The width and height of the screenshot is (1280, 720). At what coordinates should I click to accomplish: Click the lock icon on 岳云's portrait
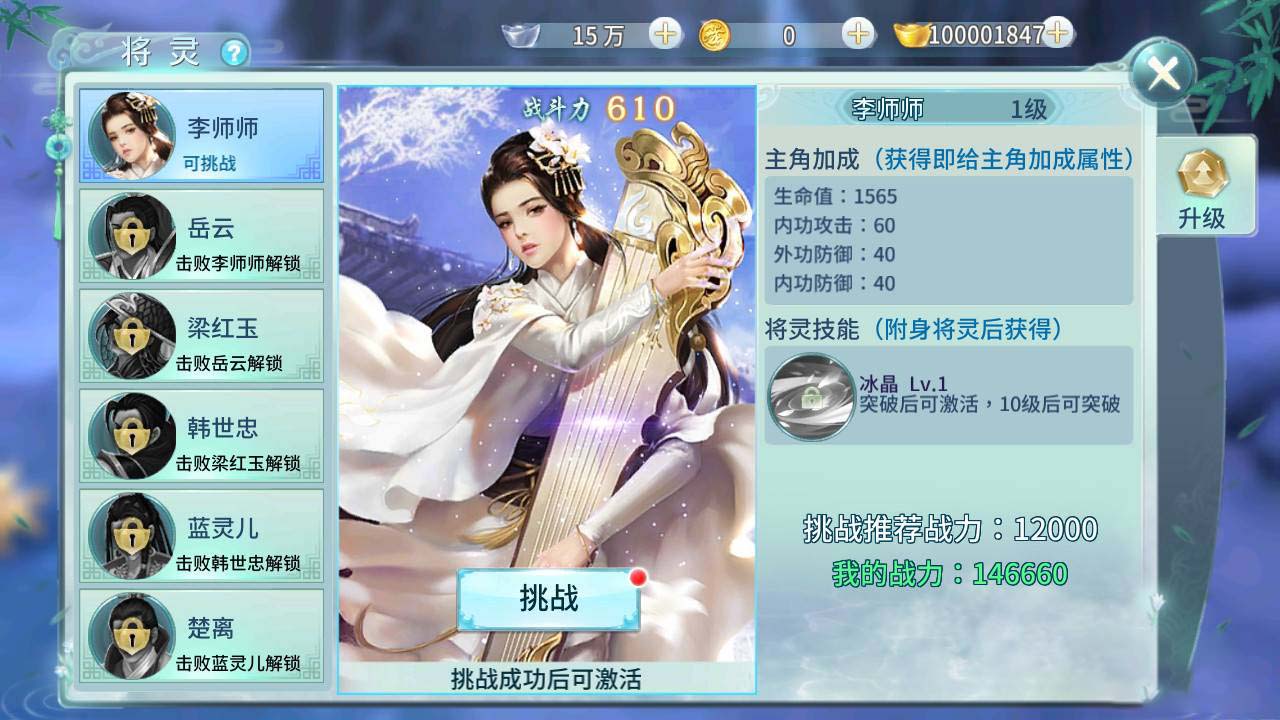[x=131, y=234]
